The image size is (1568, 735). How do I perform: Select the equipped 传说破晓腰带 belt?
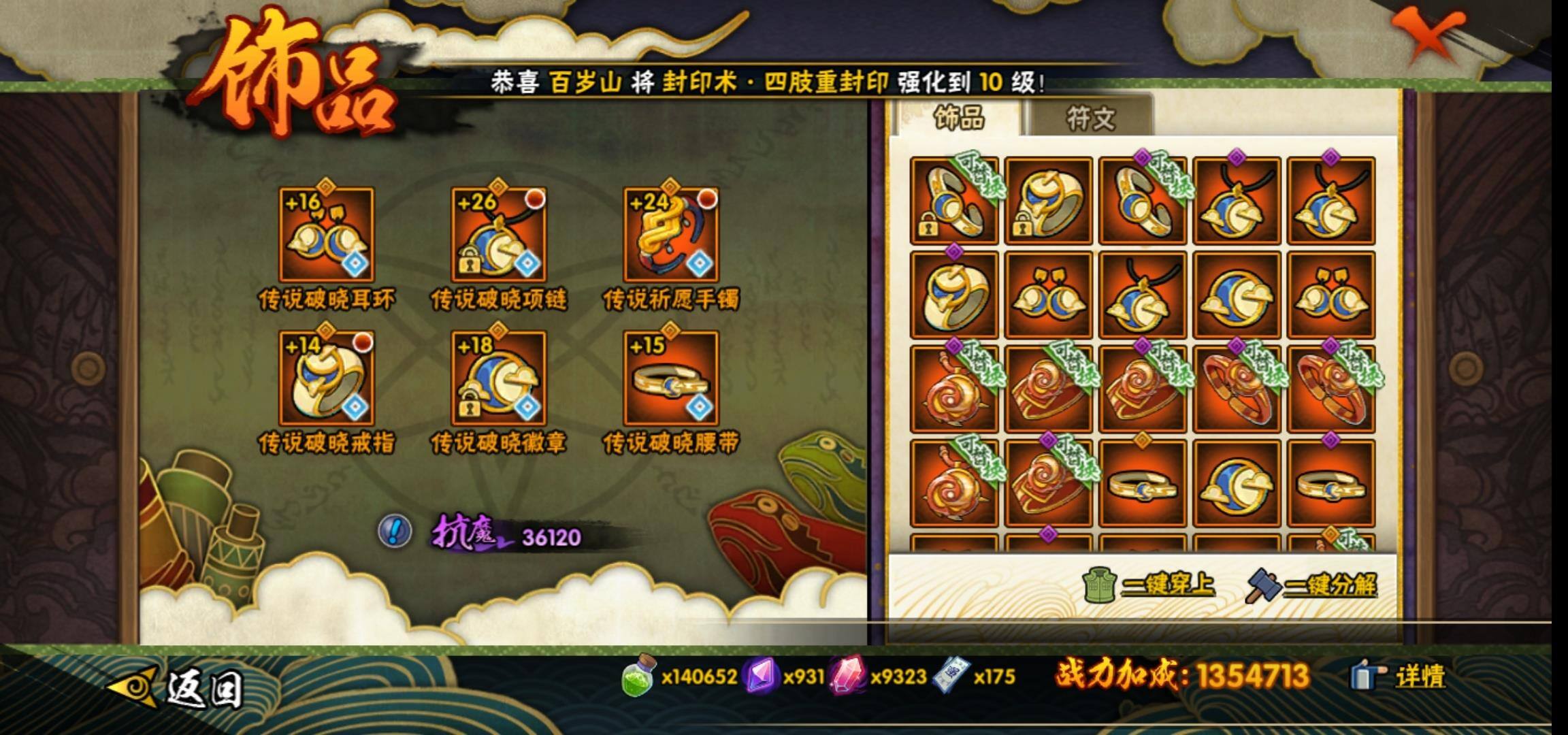[671, 378]
